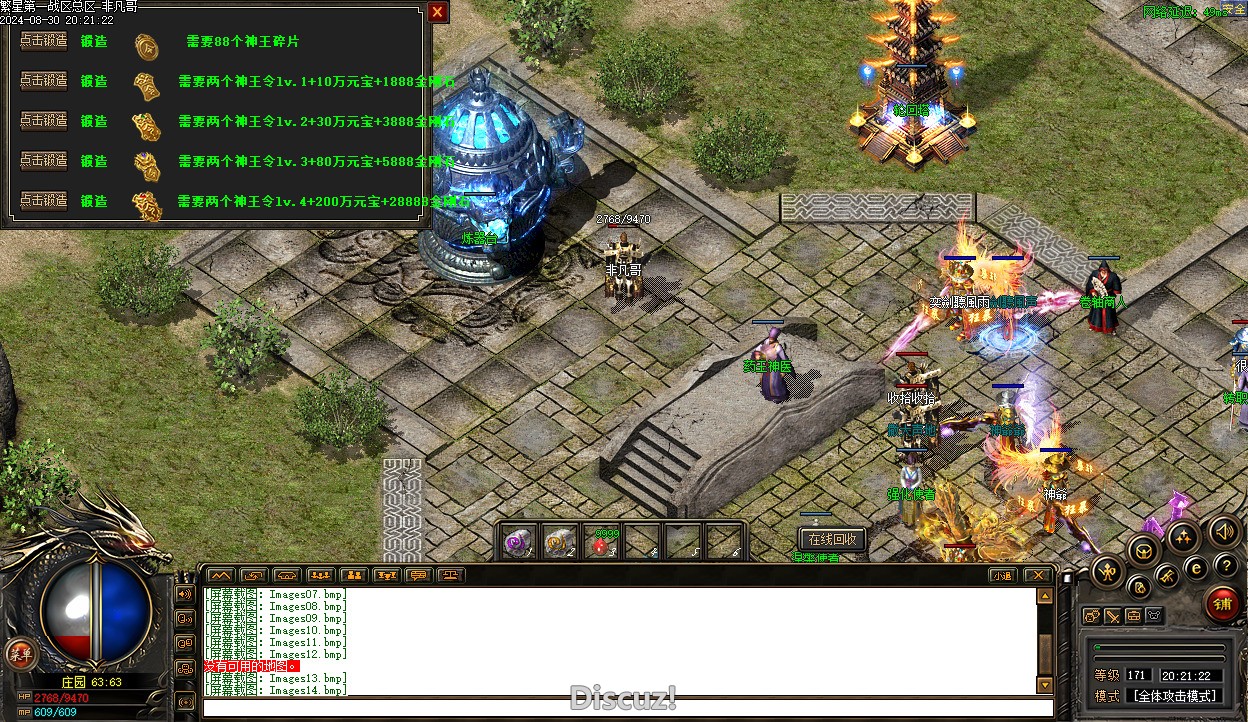Forge using two 神王令 lv.1
1248x722 pixels.
click(x=44, y=81)
